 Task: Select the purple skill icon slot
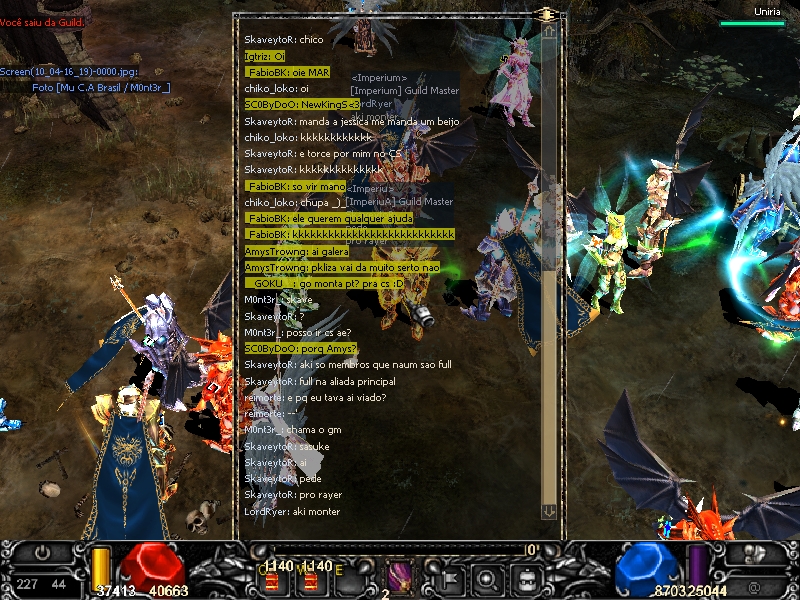click(x=399, y=577)
